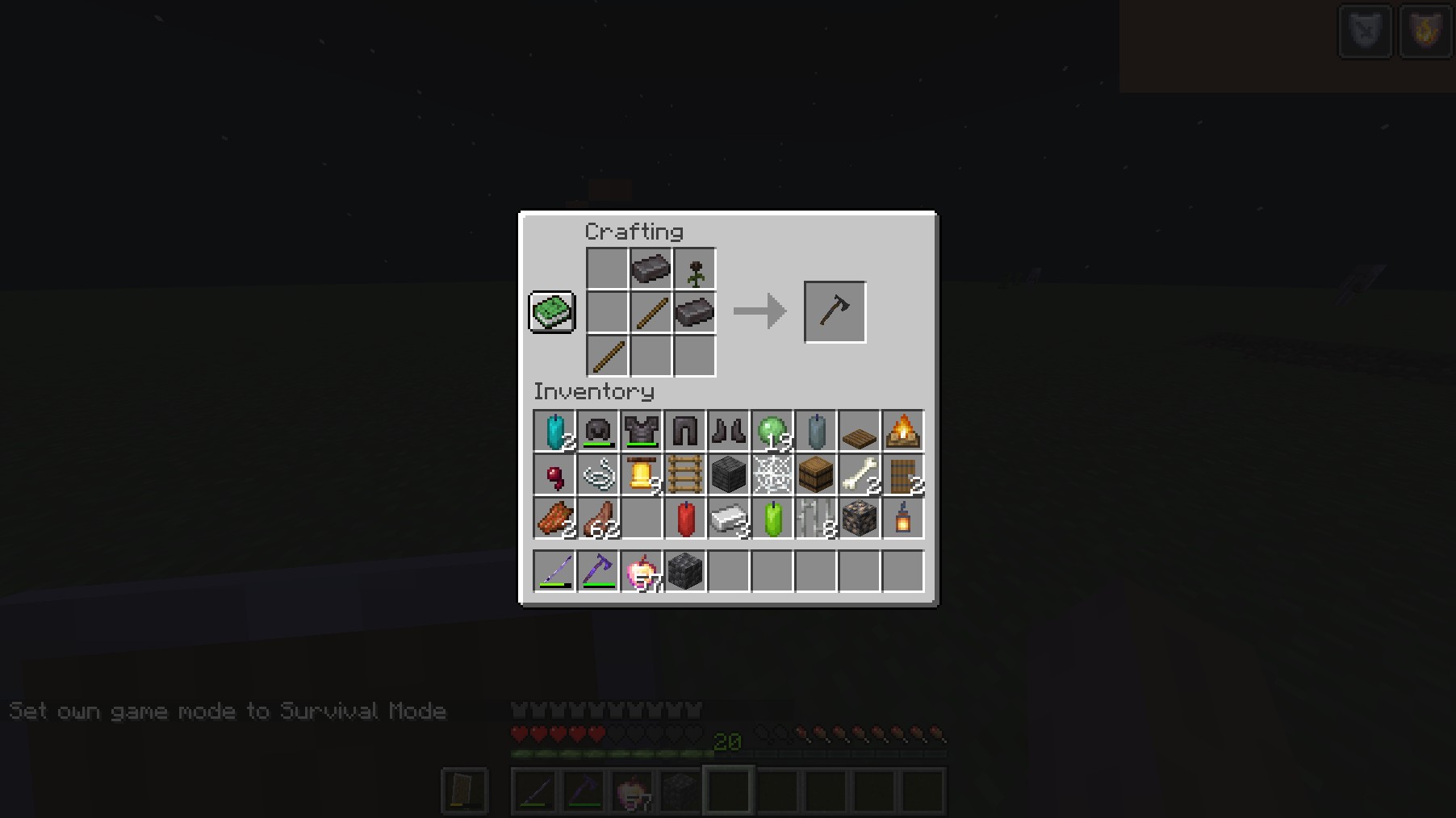Select the netherite helmet slot

pos(598,432)
